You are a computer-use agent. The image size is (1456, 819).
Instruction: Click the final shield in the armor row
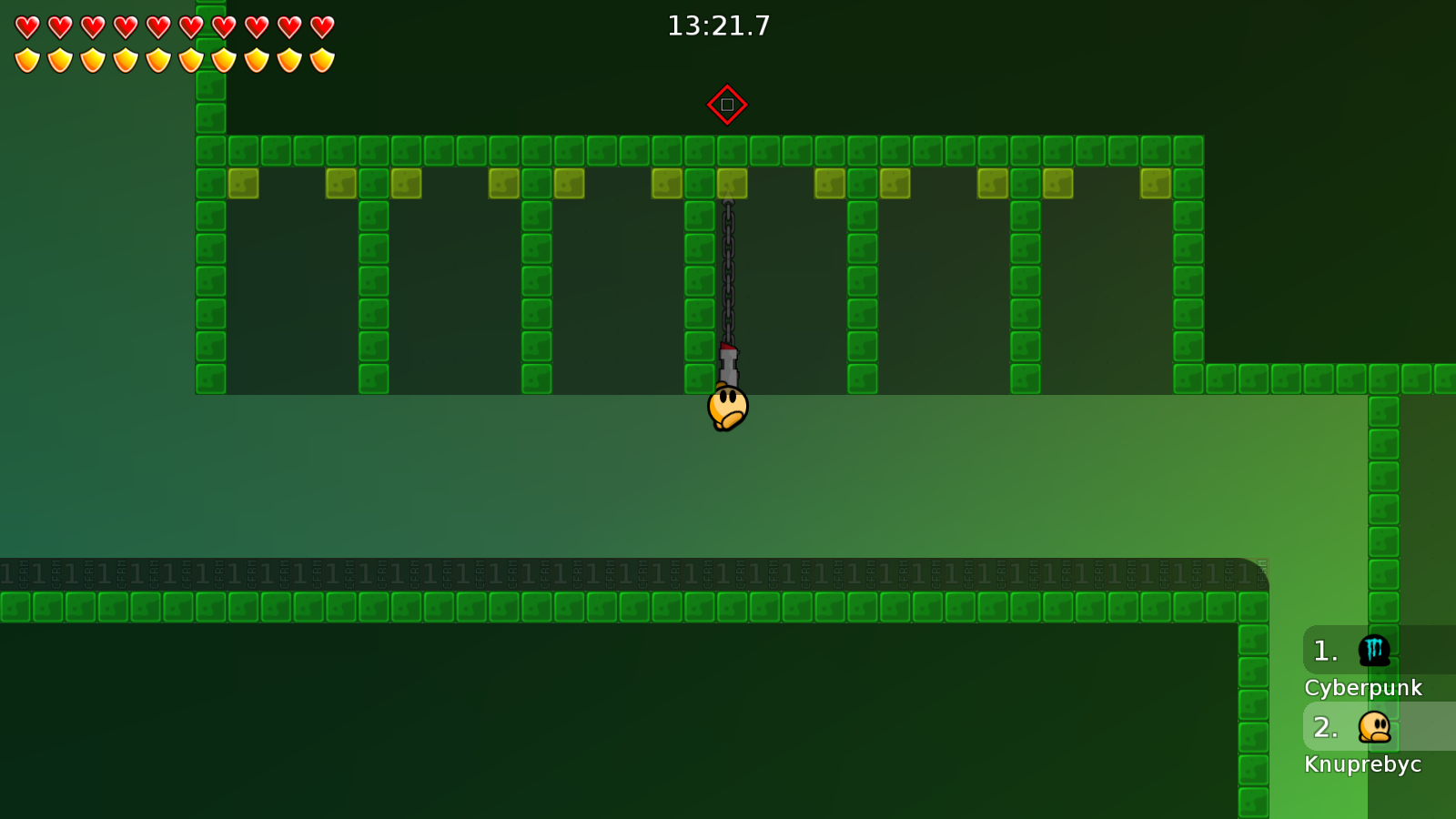tap(320, 60)
